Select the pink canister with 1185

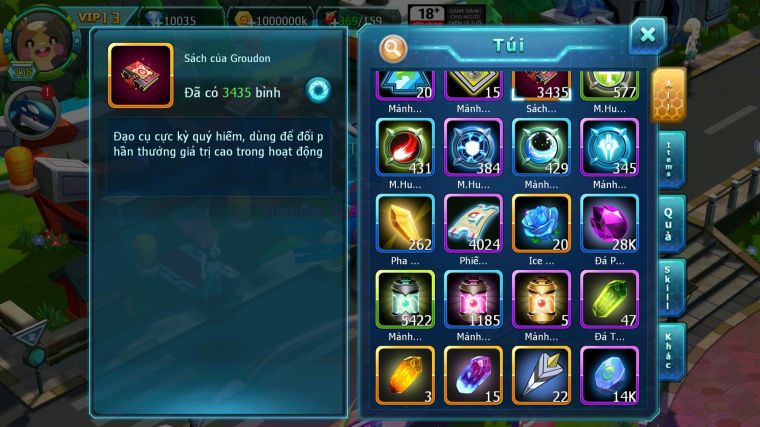[473, 298]
